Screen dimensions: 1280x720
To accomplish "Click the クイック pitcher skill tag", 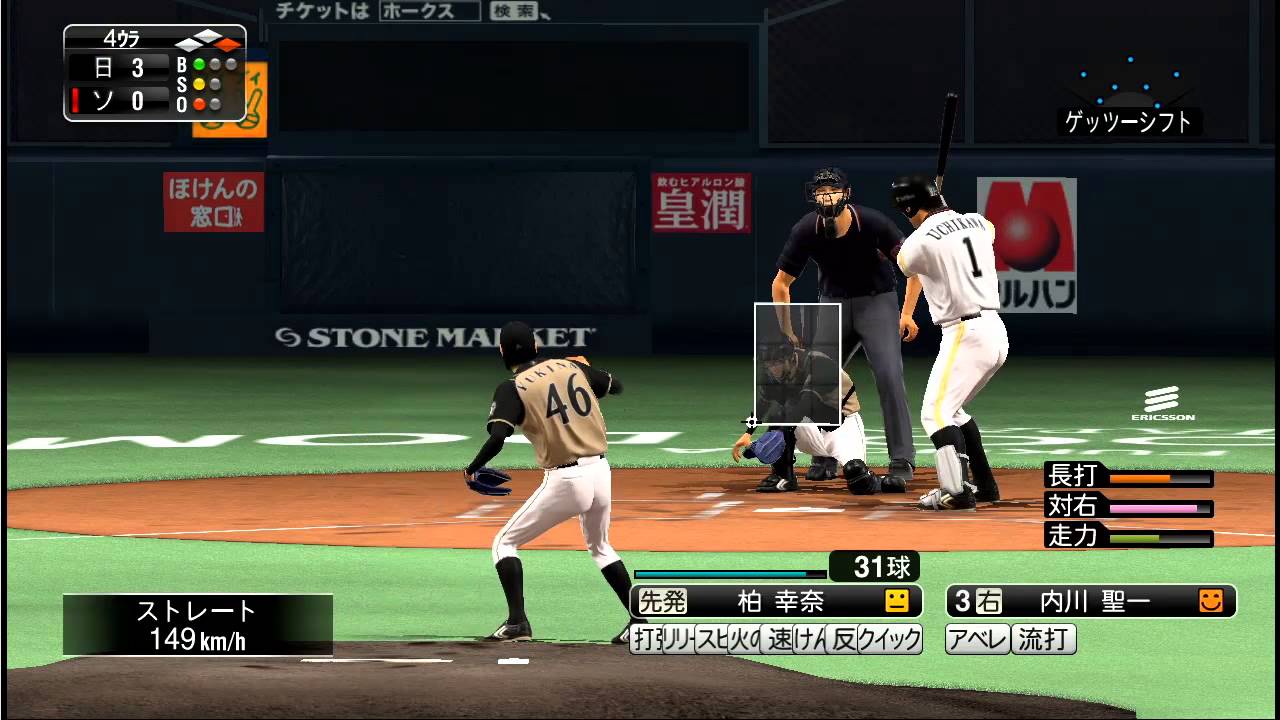I will 890,639.
